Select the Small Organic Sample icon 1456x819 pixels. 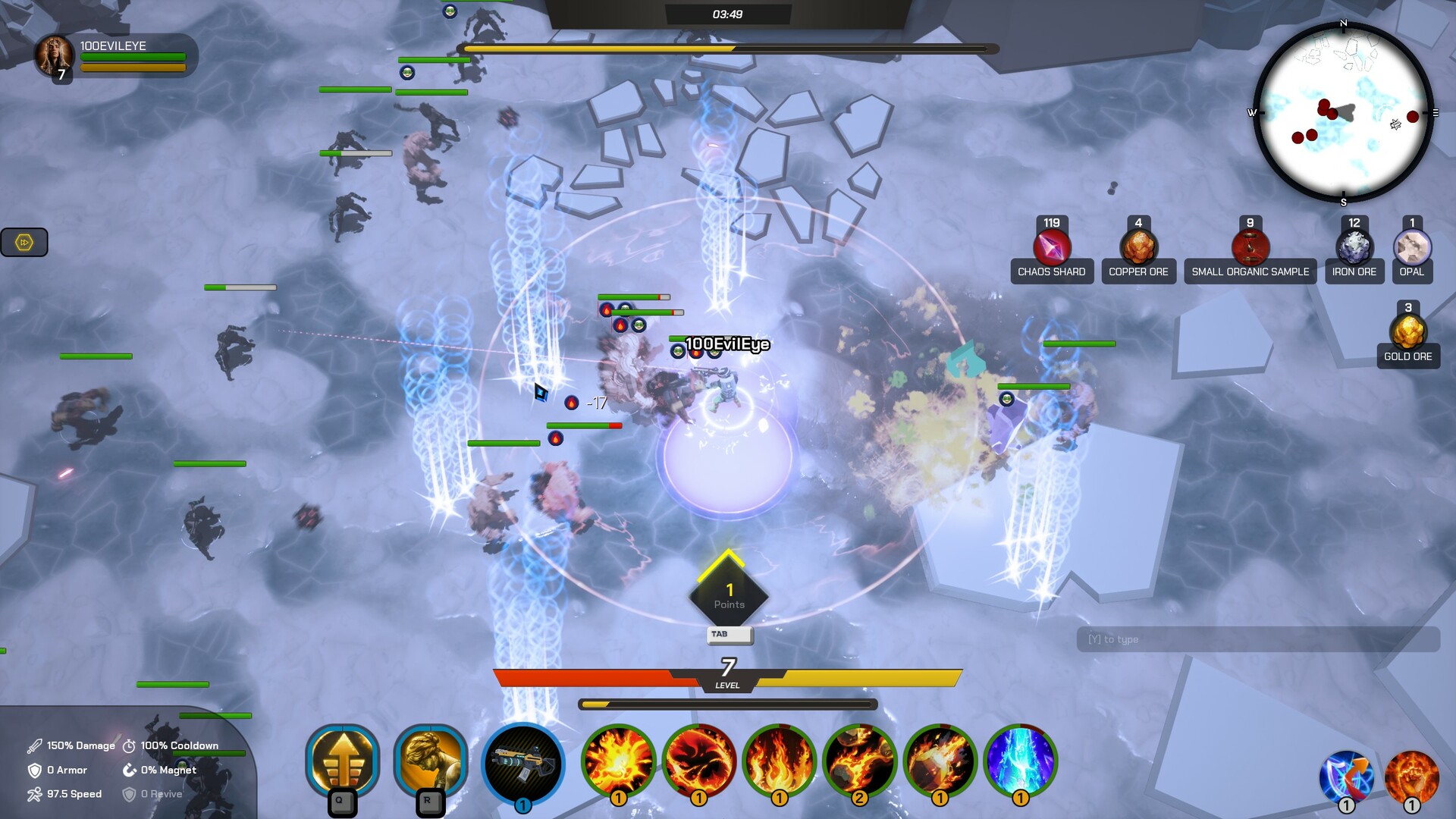coord(1249,246)
